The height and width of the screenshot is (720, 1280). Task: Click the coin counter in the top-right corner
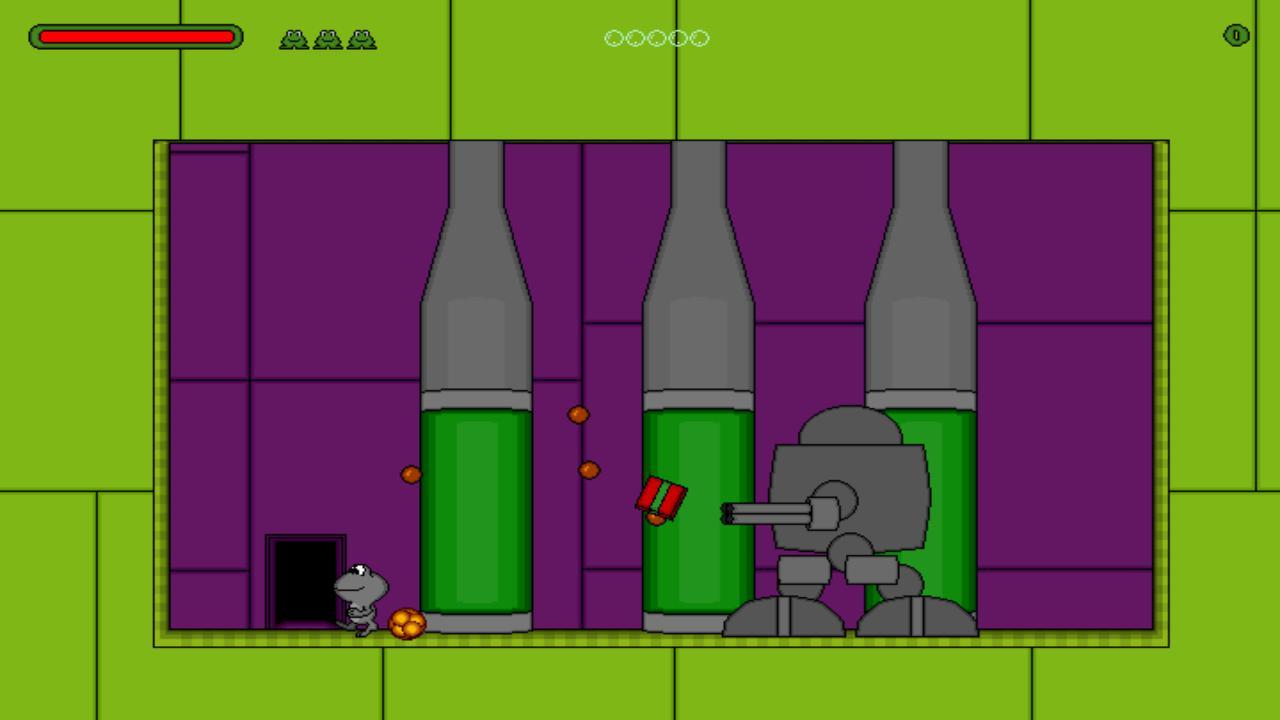1234,36
